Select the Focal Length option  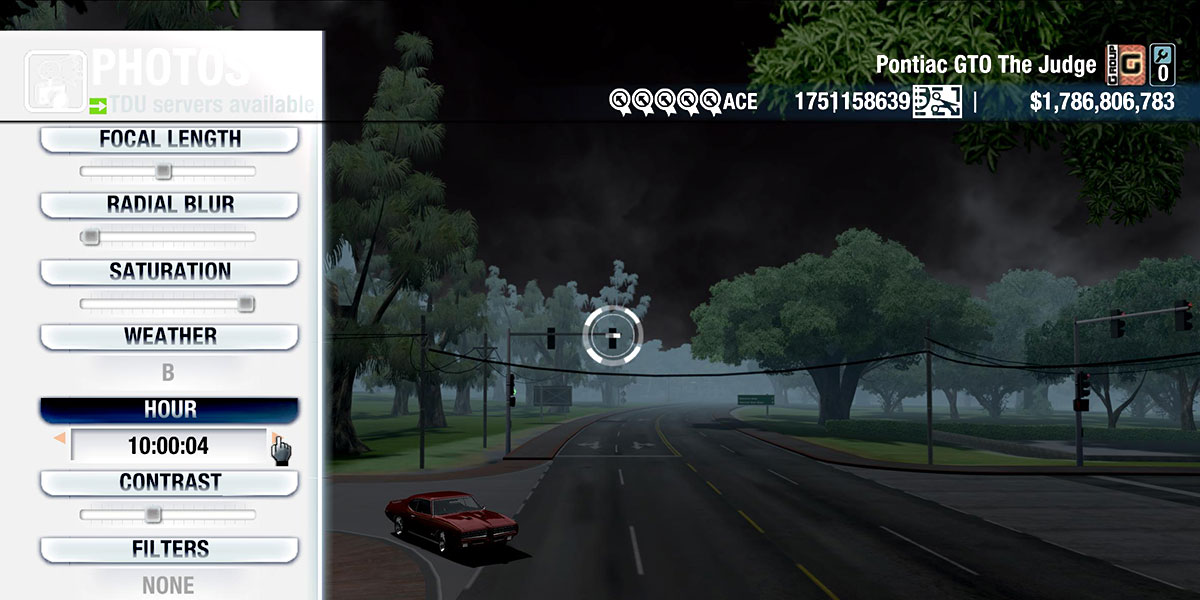(x=169, y=139)
